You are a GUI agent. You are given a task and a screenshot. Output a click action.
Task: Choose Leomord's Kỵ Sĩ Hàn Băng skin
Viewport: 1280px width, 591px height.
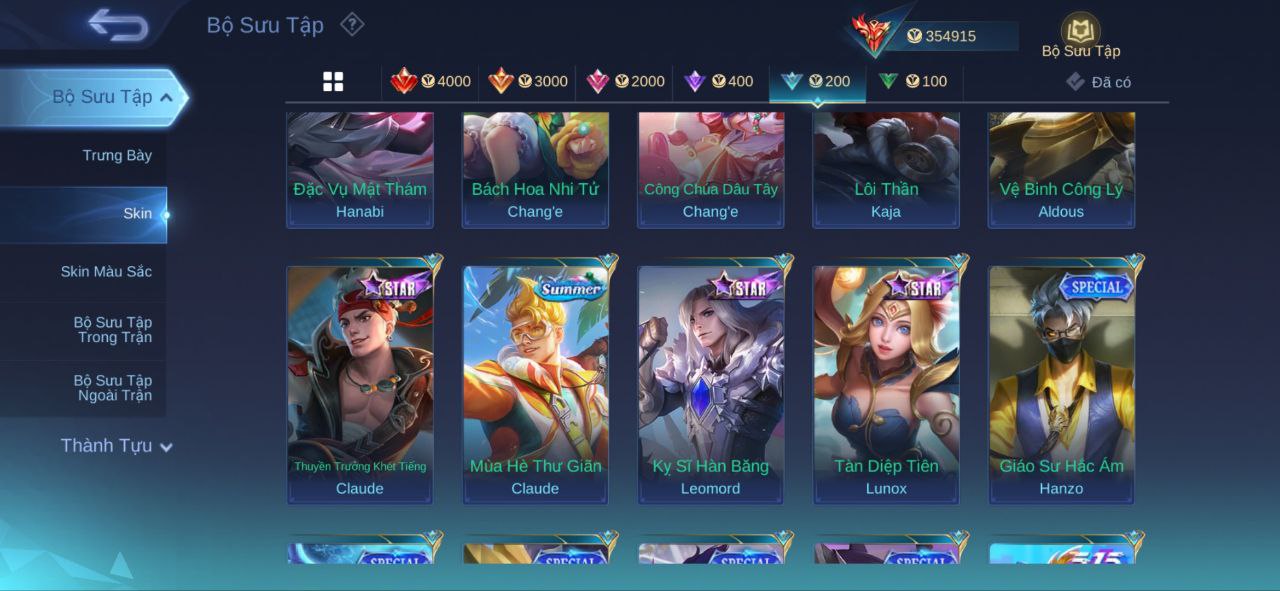(x=711, y=385)
